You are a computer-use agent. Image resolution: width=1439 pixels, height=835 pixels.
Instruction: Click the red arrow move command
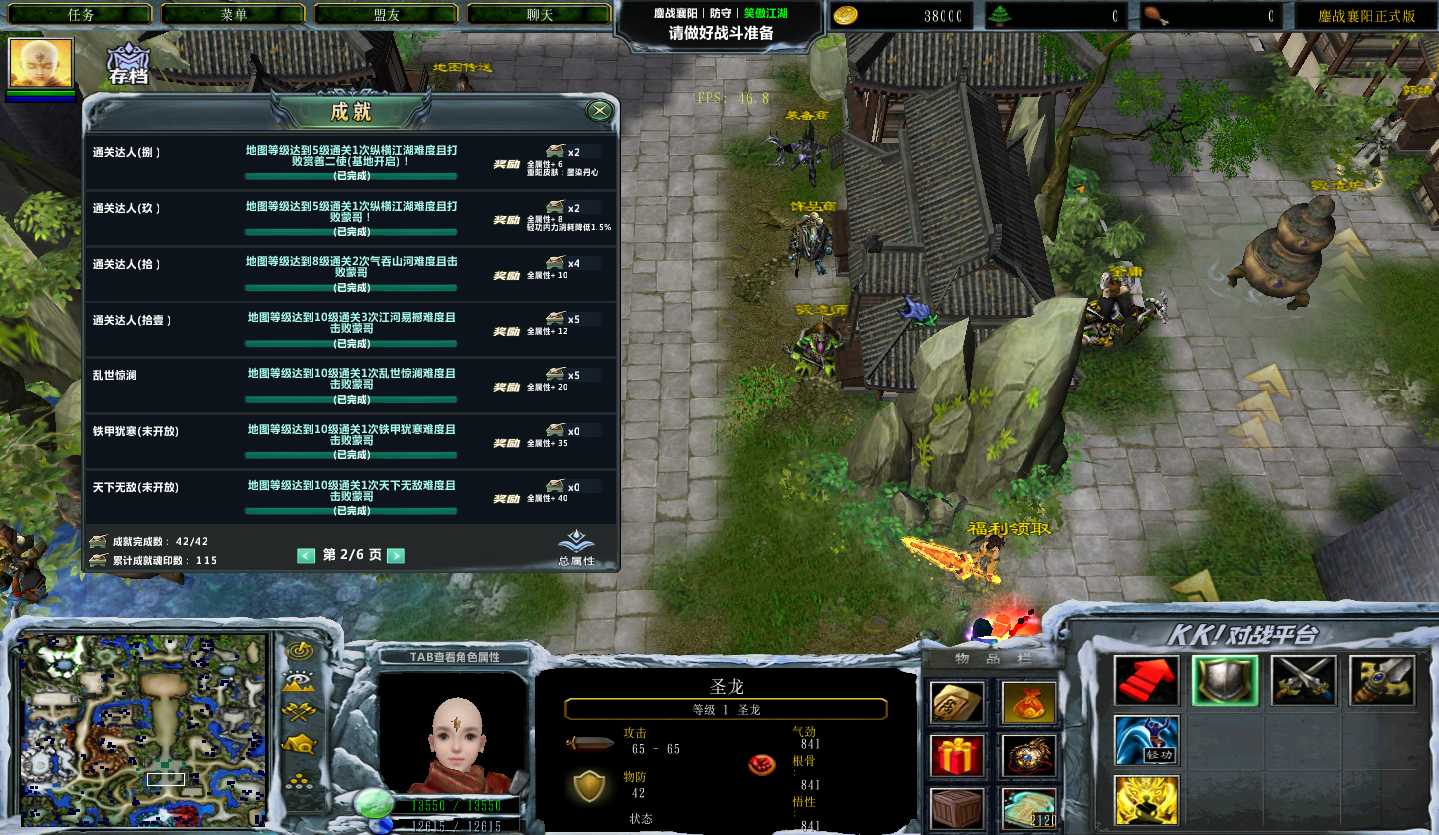(x=1146, y=681)
